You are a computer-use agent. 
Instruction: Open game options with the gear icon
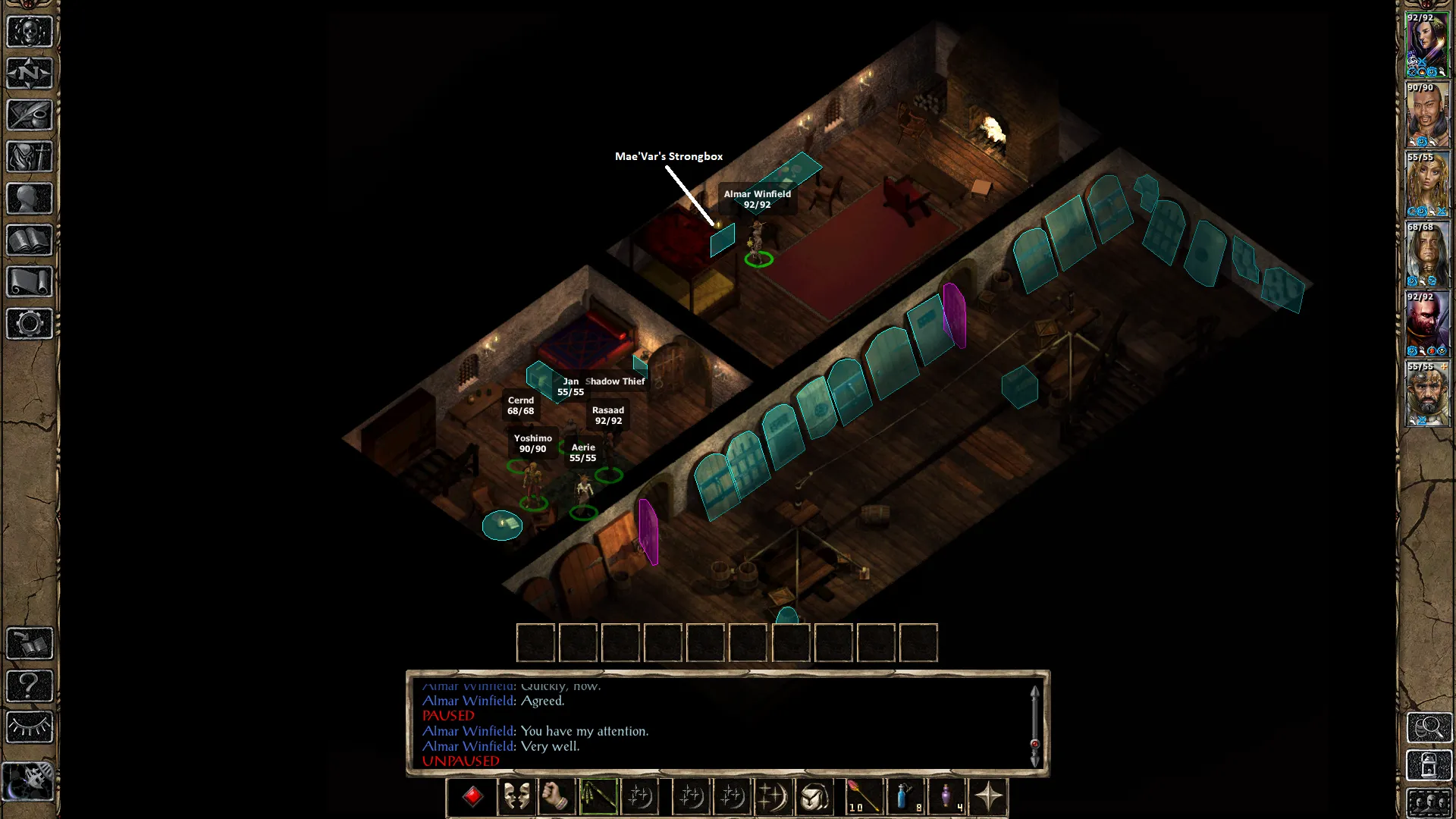pos(30,324)
